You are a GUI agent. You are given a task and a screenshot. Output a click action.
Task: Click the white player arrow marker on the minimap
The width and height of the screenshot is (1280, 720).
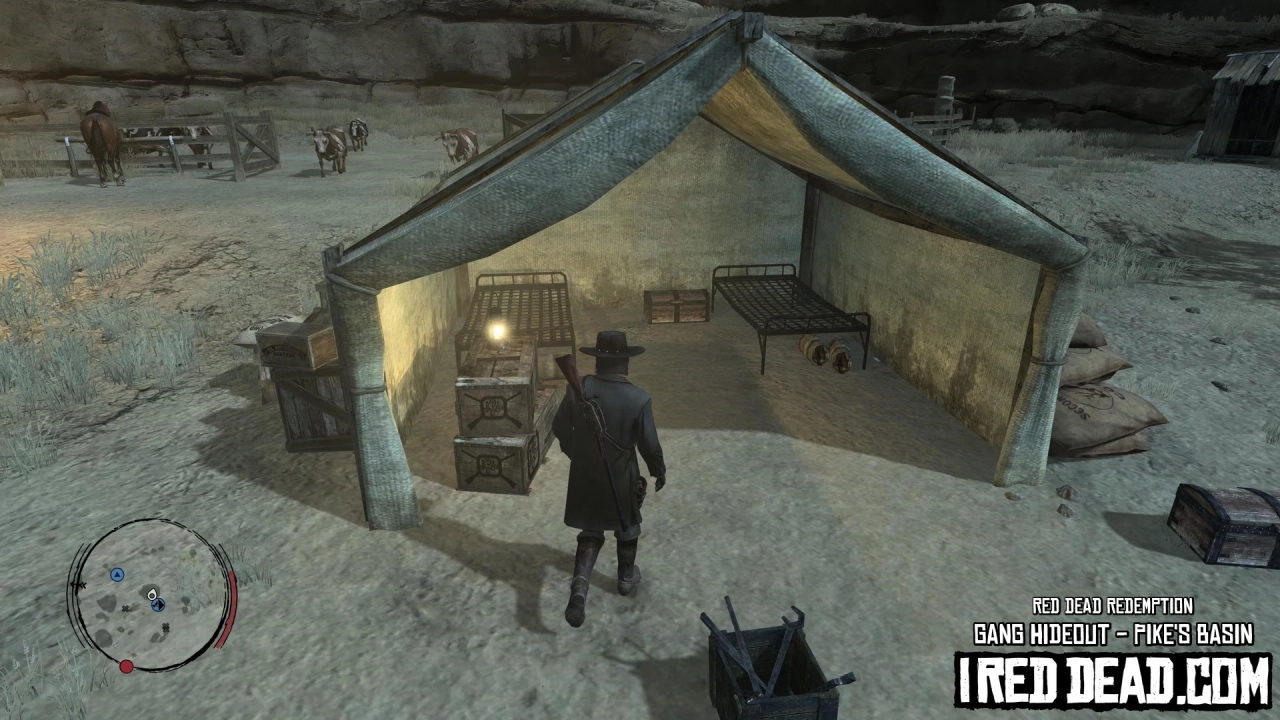pos(152,595)
